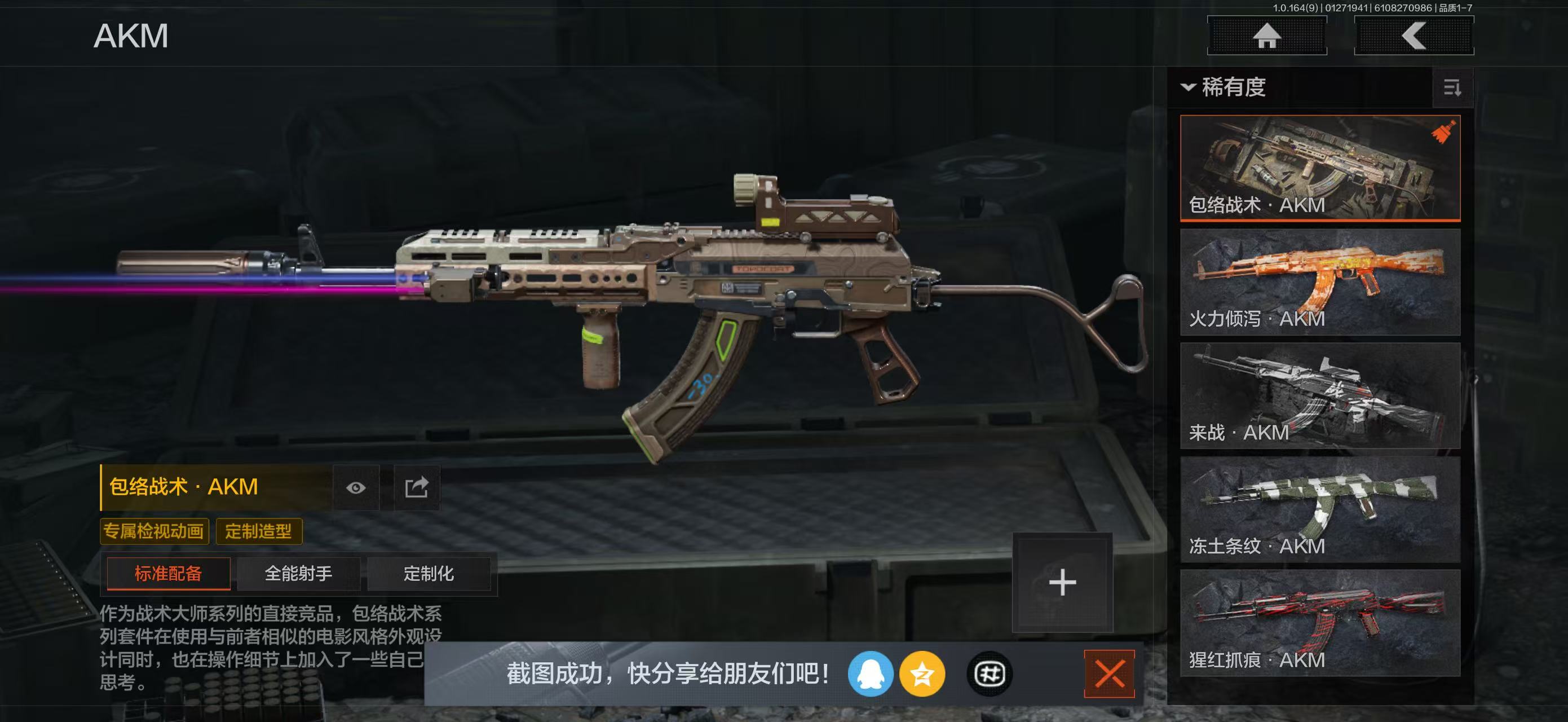Click the 定制造型 tag
The width and height of the screenshot is (1568, 722).
[x=260, y=531]
